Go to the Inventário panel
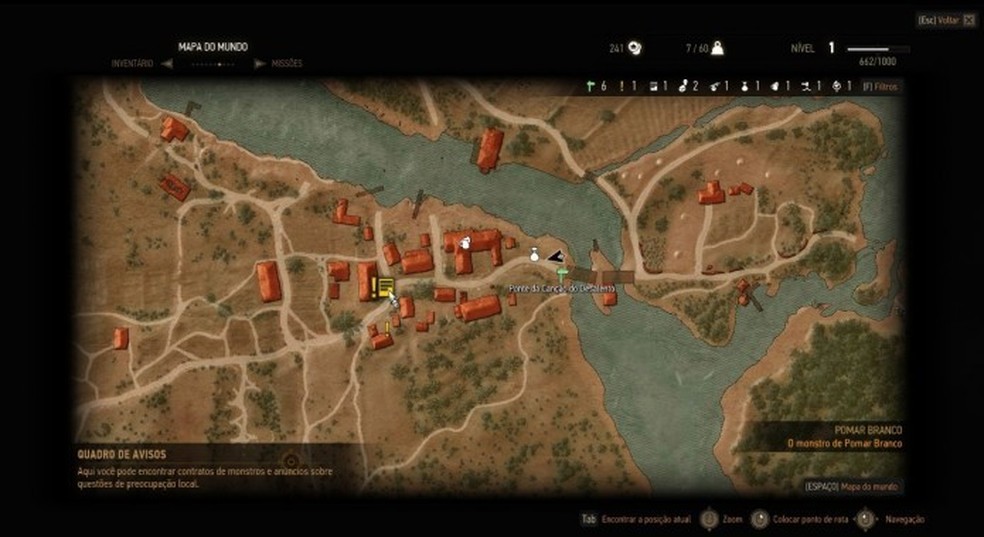984x537 pixels. pyautogui.click(x=132, y=63)
